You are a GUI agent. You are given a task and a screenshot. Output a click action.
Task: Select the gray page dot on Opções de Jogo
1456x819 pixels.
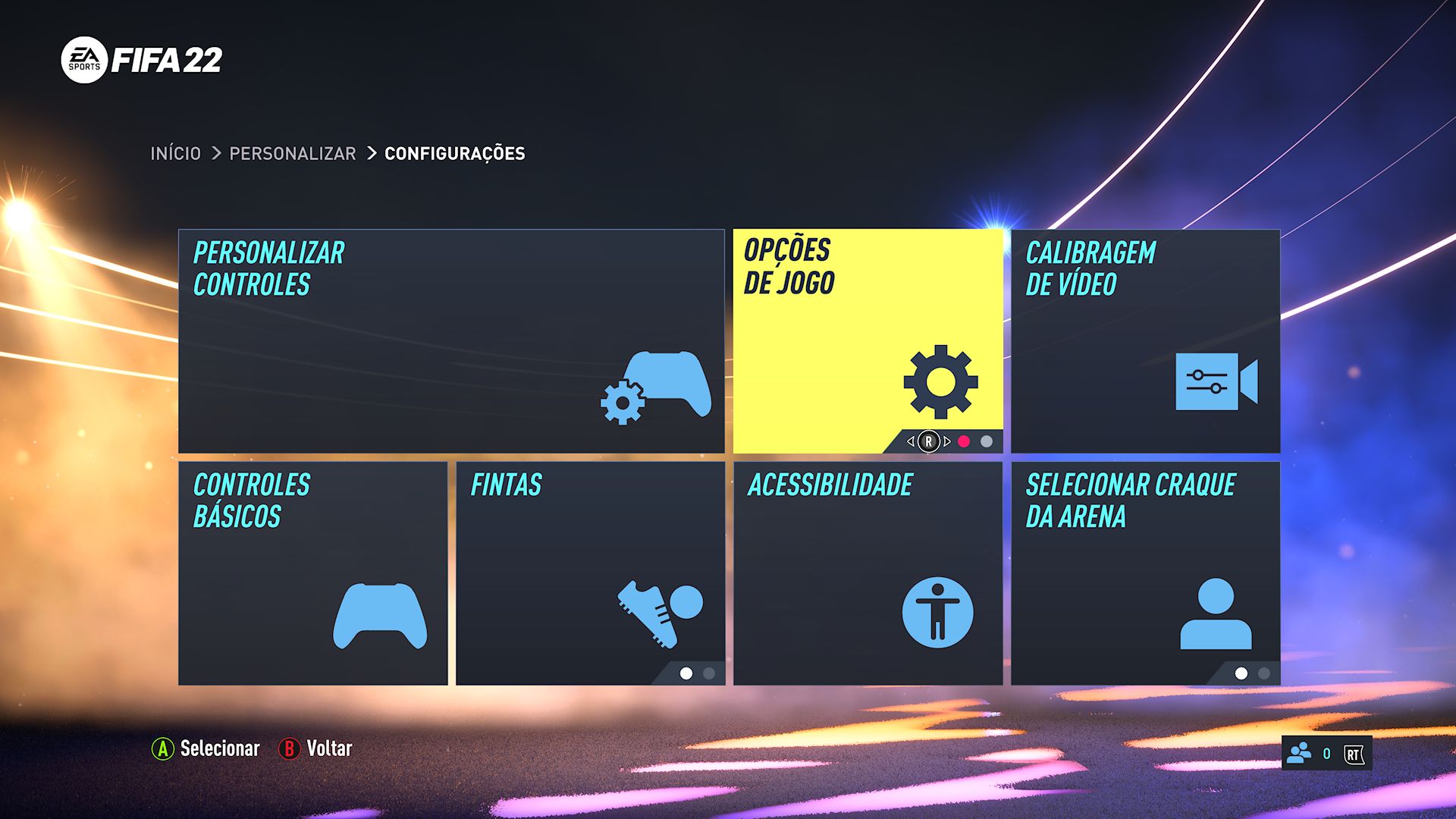(986, 441)
